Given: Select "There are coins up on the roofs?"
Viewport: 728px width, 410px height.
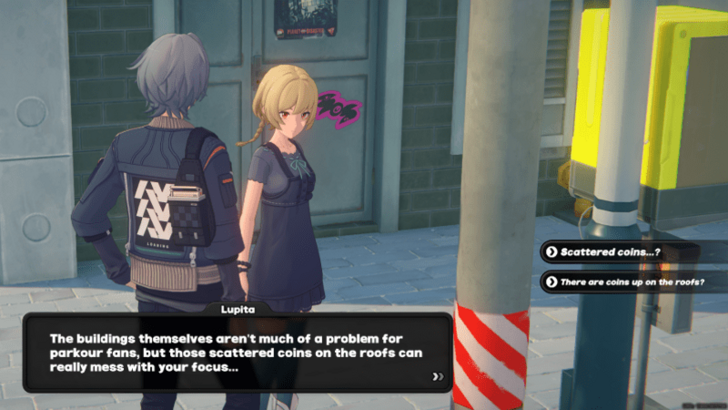Looking at the screenshot, I should [630, 282].
